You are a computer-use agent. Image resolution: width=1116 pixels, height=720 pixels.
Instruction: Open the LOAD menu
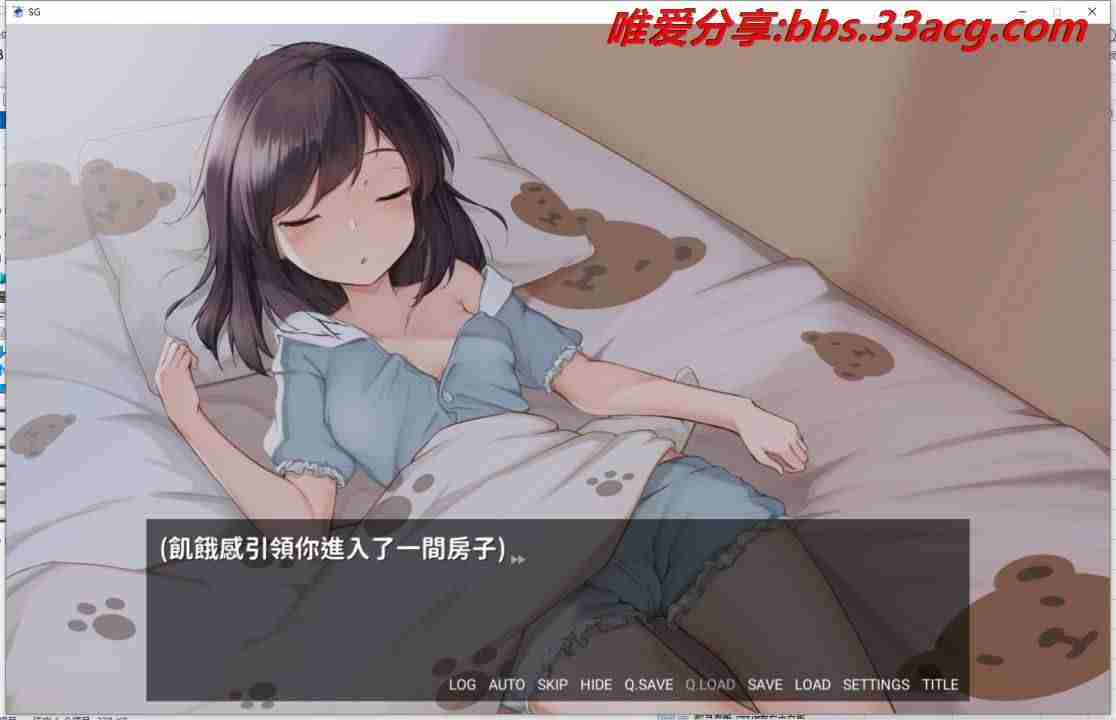812,685
